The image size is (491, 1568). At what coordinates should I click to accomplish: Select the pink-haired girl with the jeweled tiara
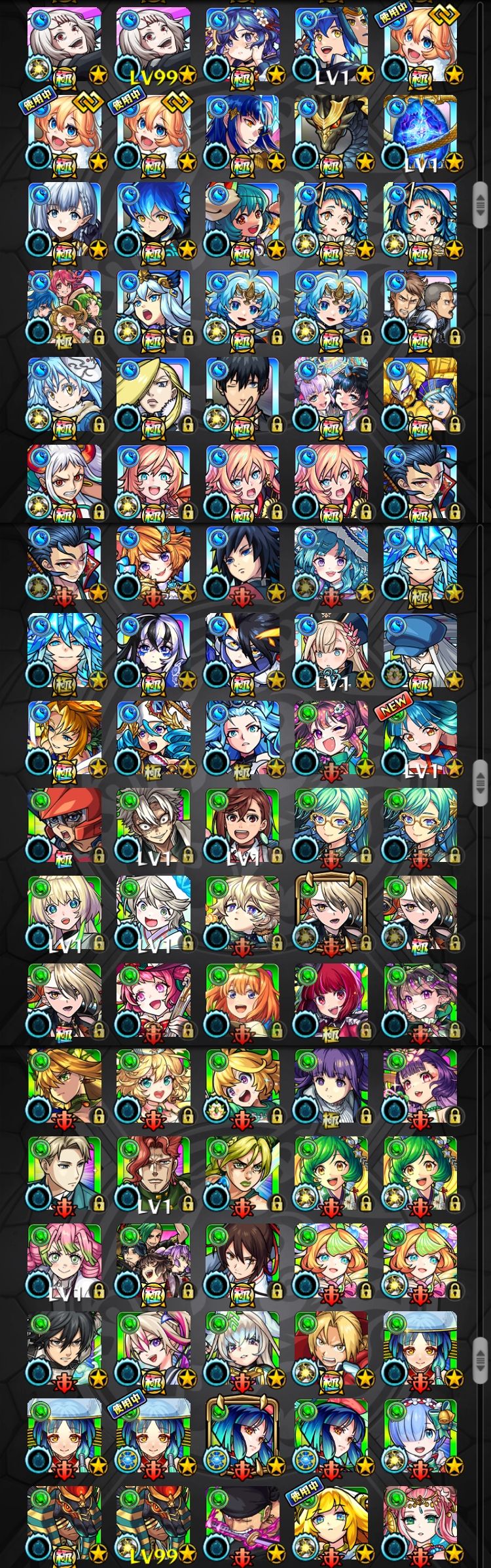tap(420, 1523)
